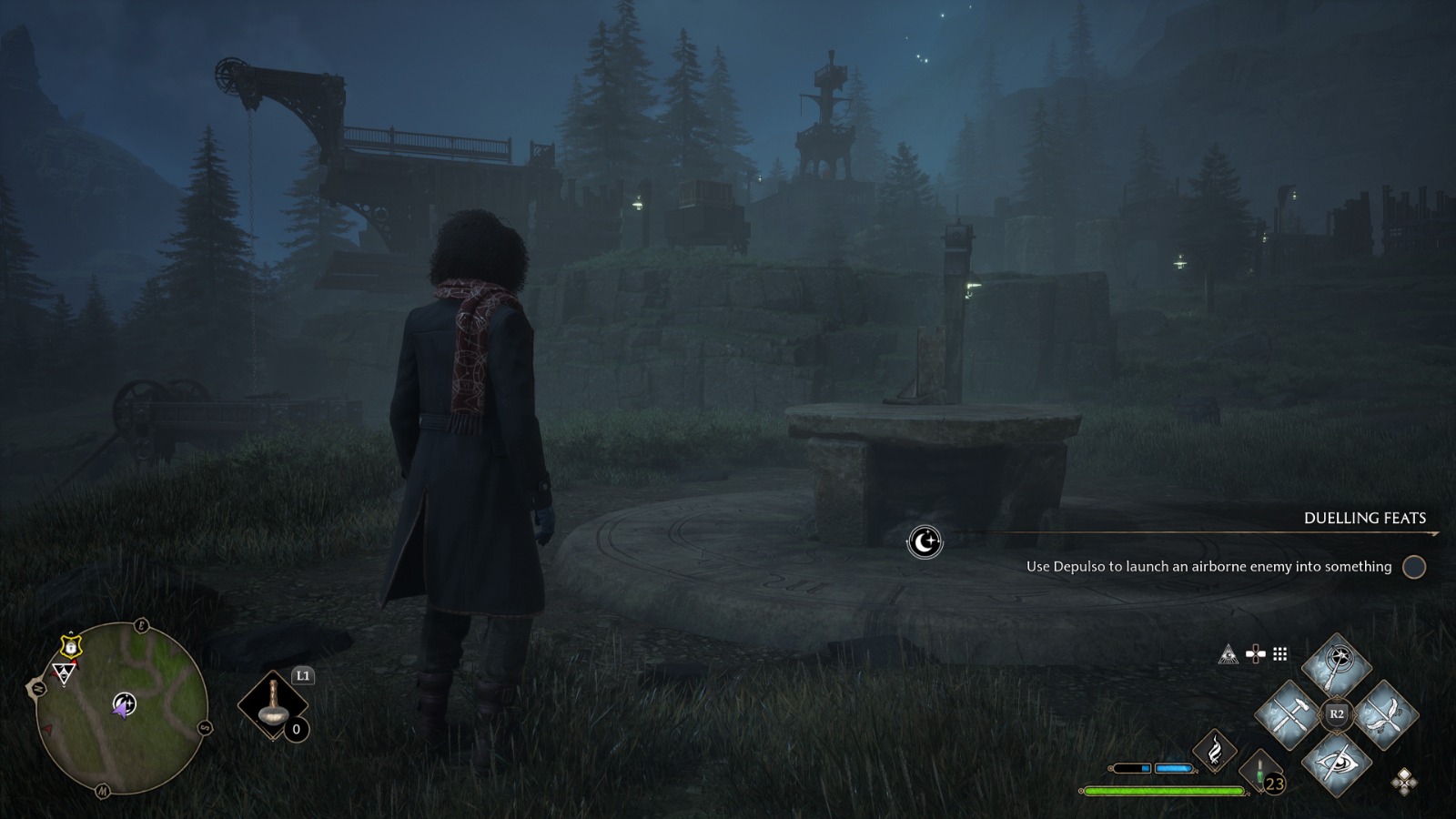Screen dimensions: 1456x819
Task: Cast the crossed-out eye Disillusionment spell
Action: [x=1336, y=763]
